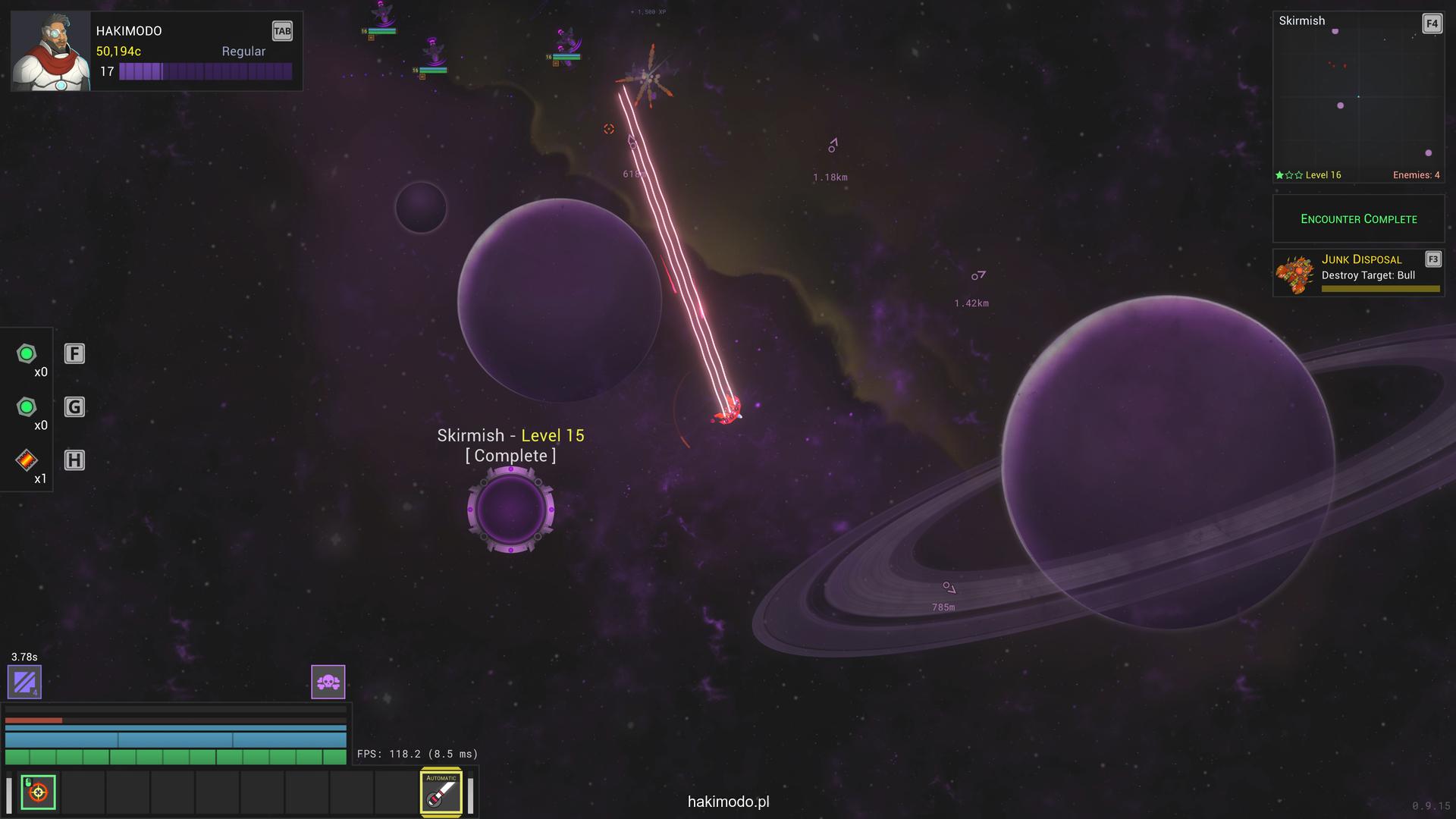Image resolution: width=1456 pixels, height=819 pixels.
Task: Open the Junk Disposal mission tracker
Action: [1357, 273]
